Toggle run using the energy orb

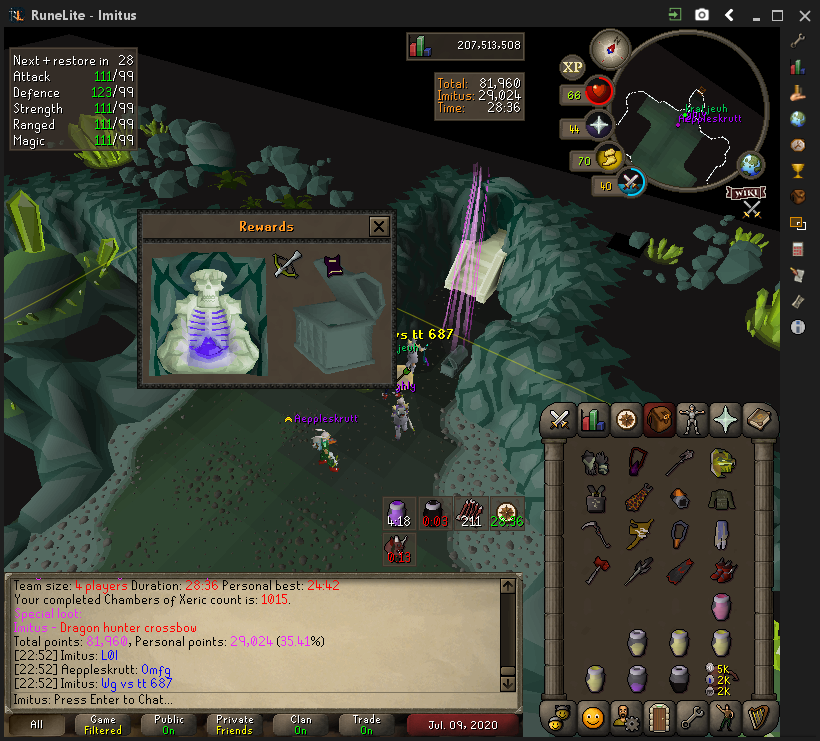pos(608,158)
